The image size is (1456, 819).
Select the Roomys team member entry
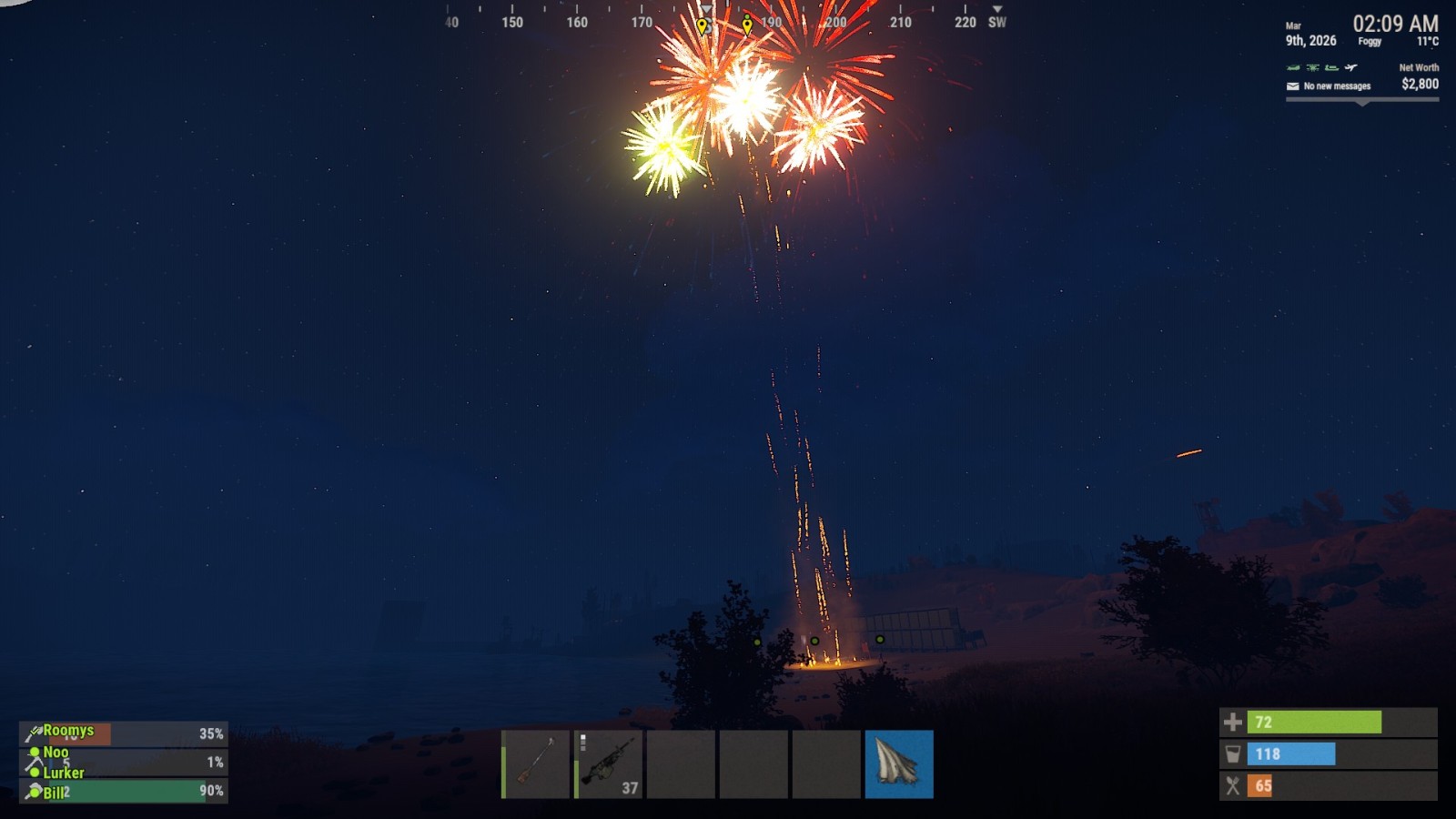pos(123,733)
